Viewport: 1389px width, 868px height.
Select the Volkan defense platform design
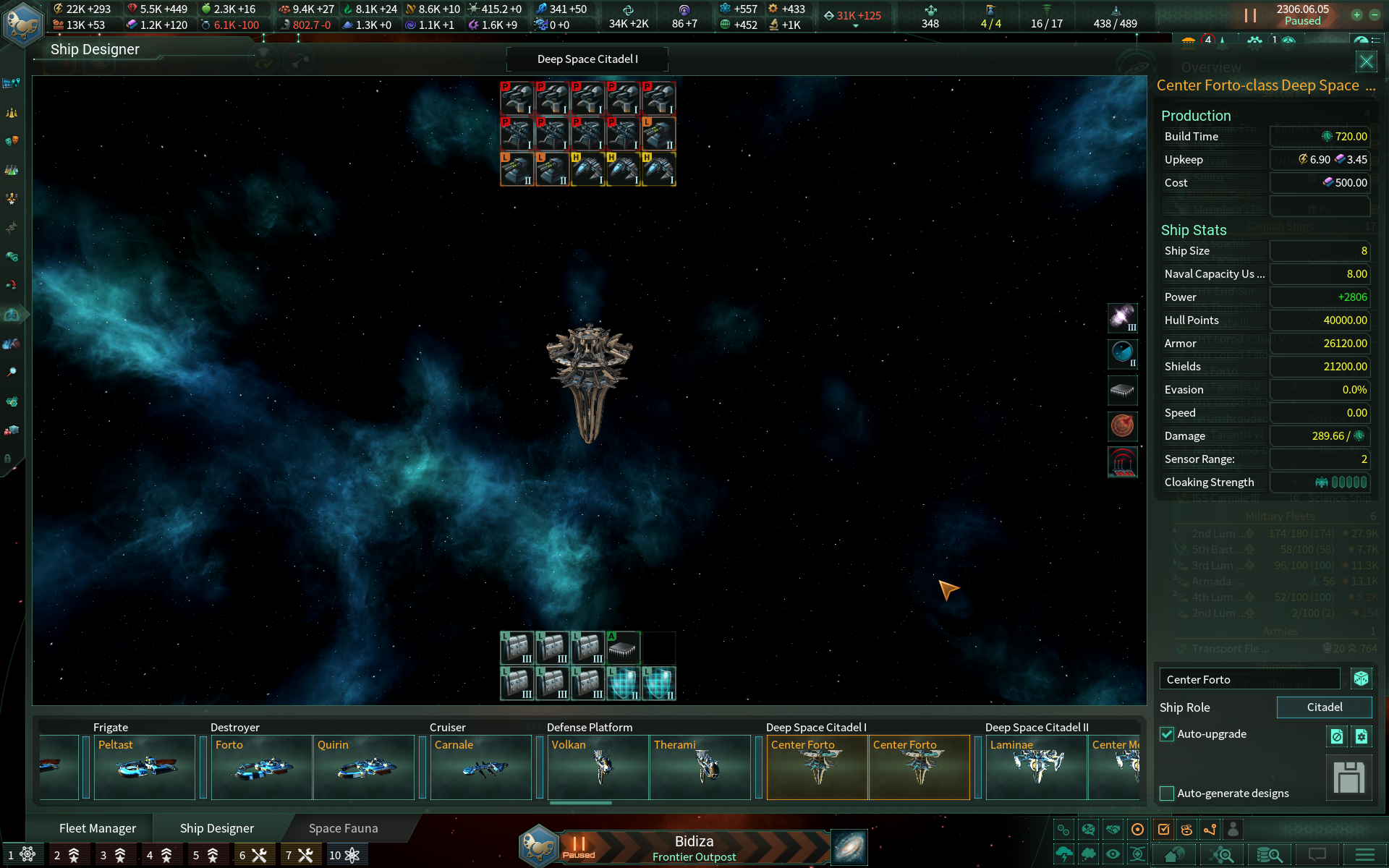pyautogui.click(x=598, y=767)
